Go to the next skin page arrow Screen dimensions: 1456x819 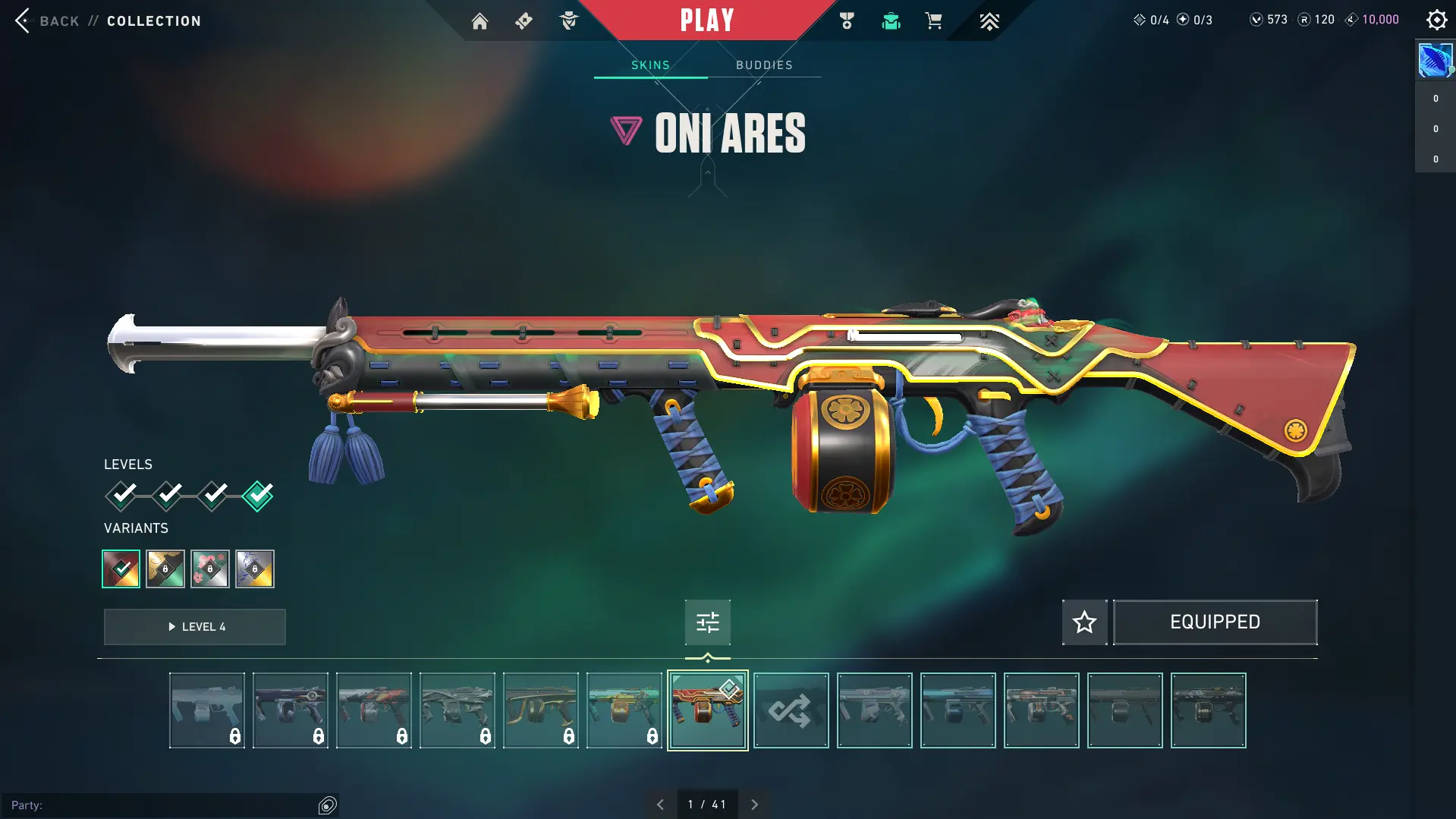click(754, 805)
